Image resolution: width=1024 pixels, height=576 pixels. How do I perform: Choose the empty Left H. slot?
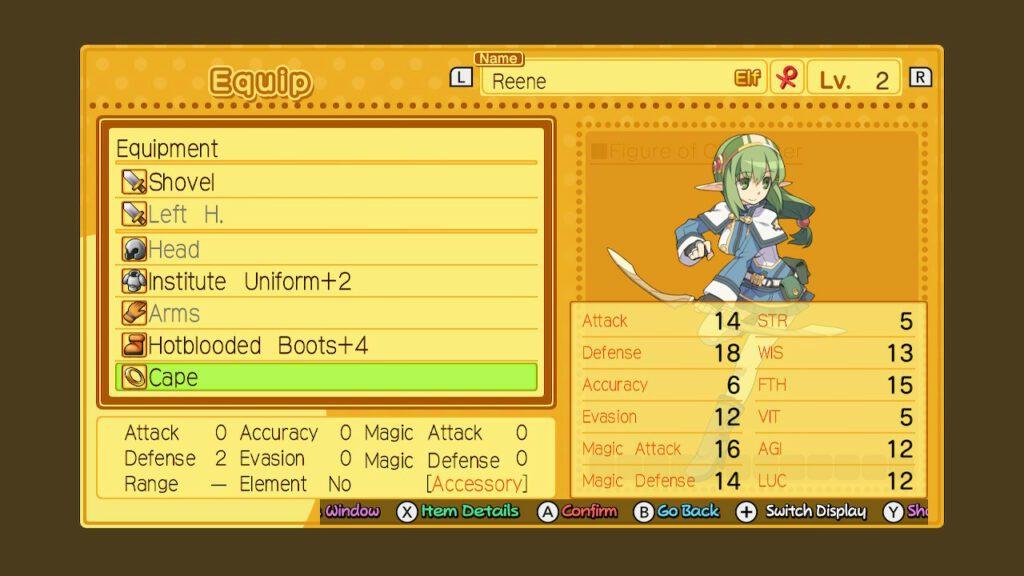point(326,214)
